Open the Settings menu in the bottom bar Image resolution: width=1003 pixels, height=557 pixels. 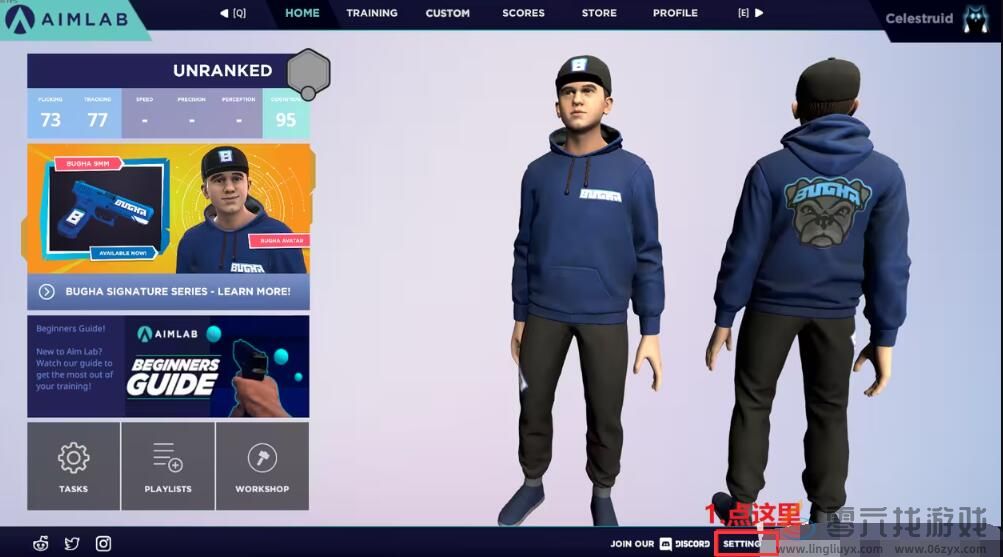(x=744, y=544)
